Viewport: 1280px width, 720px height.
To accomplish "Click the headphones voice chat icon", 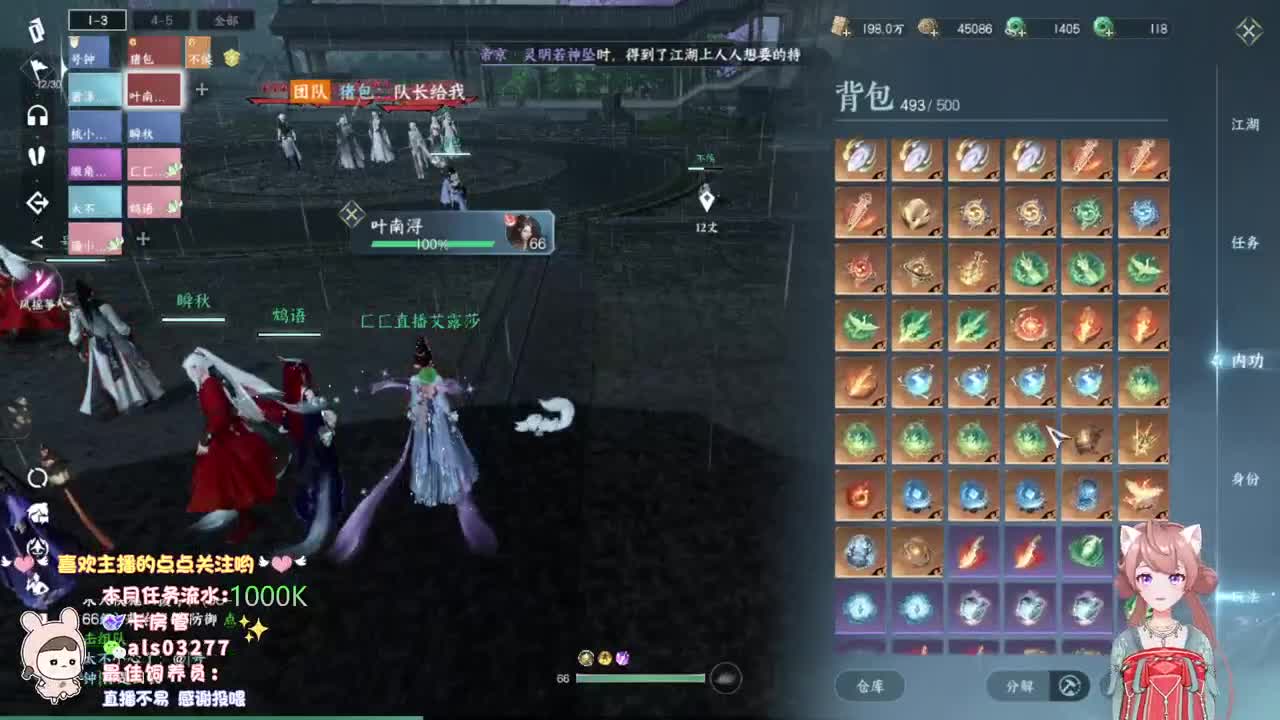I will click(x=38, y=116).
